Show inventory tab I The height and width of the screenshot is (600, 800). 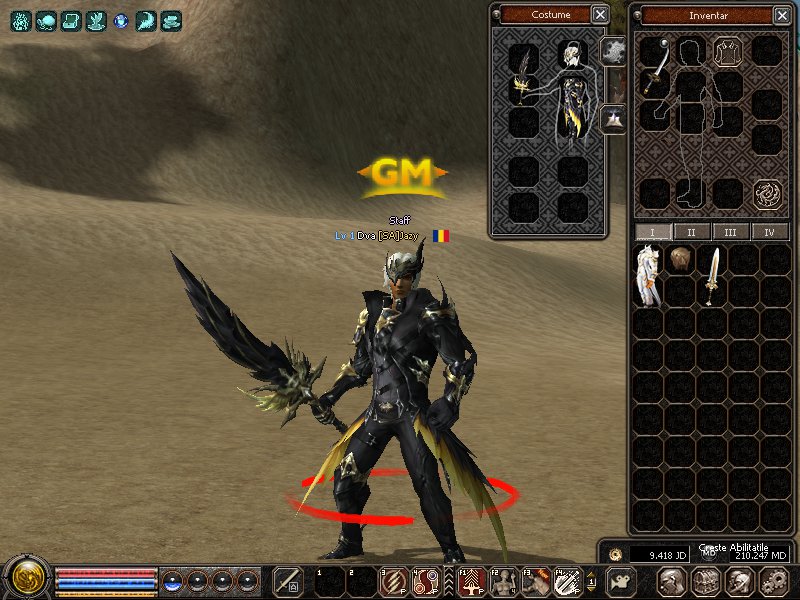tap(653, 232)
